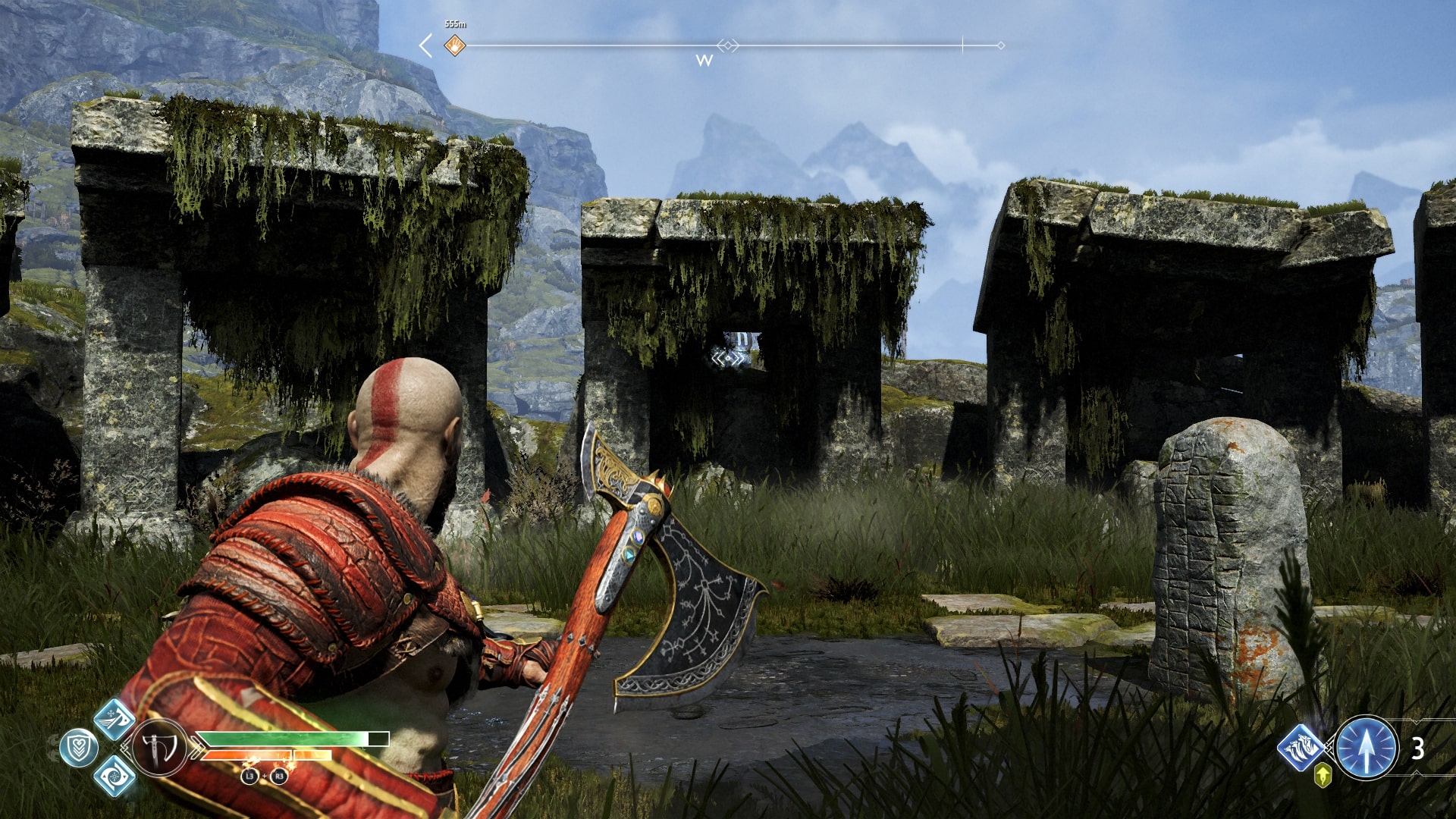Trigger the swirling frost runic ability
This screenshot has height=819, width=1456.
[114, 776]
